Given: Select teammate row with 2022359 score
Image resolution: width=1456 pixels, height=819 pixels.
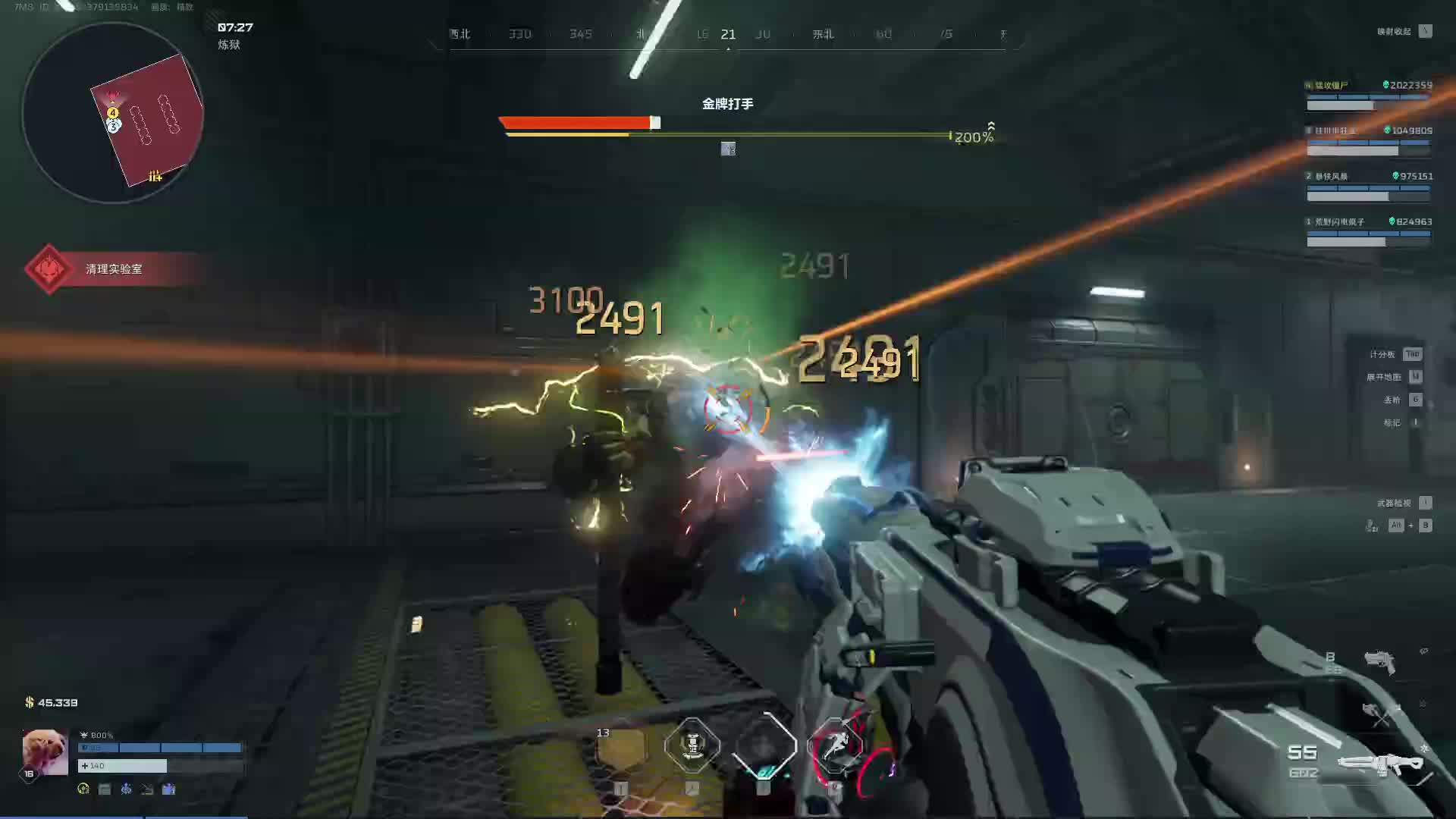Looking at the screenshot, I should 1368,95.
